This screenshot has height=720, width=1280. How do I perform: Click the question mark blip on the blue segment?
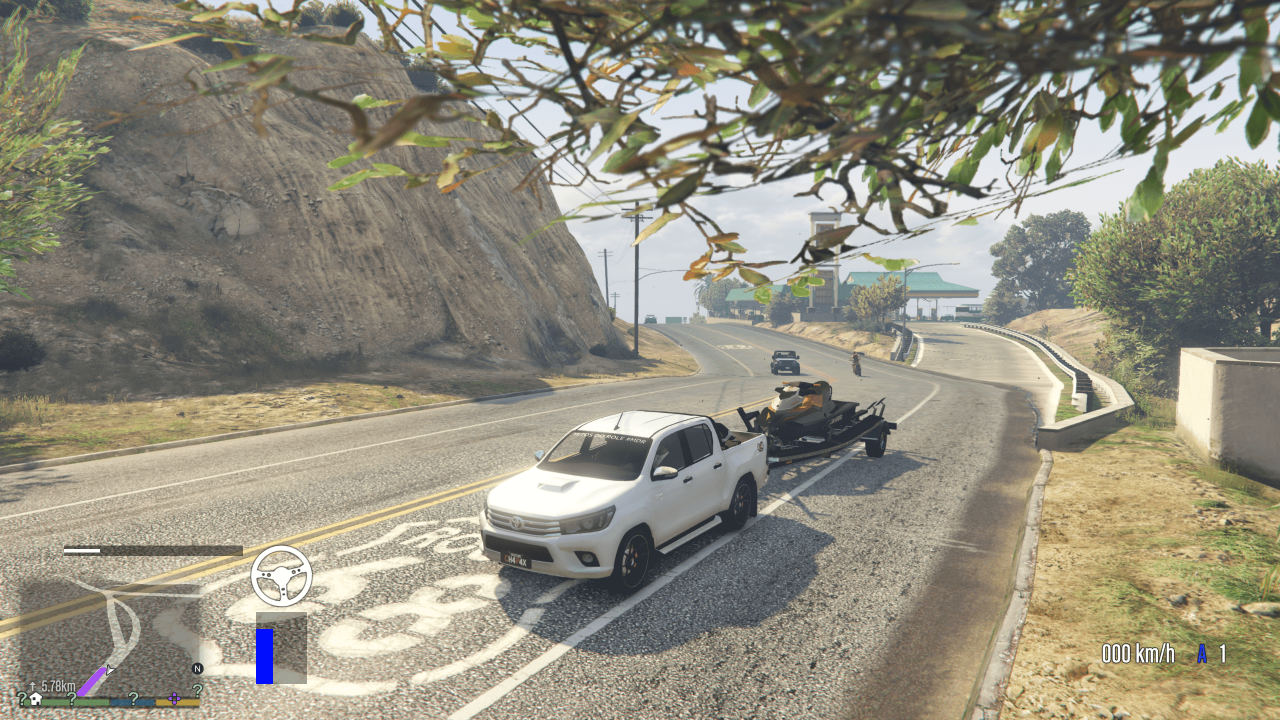tap(134, 698)
